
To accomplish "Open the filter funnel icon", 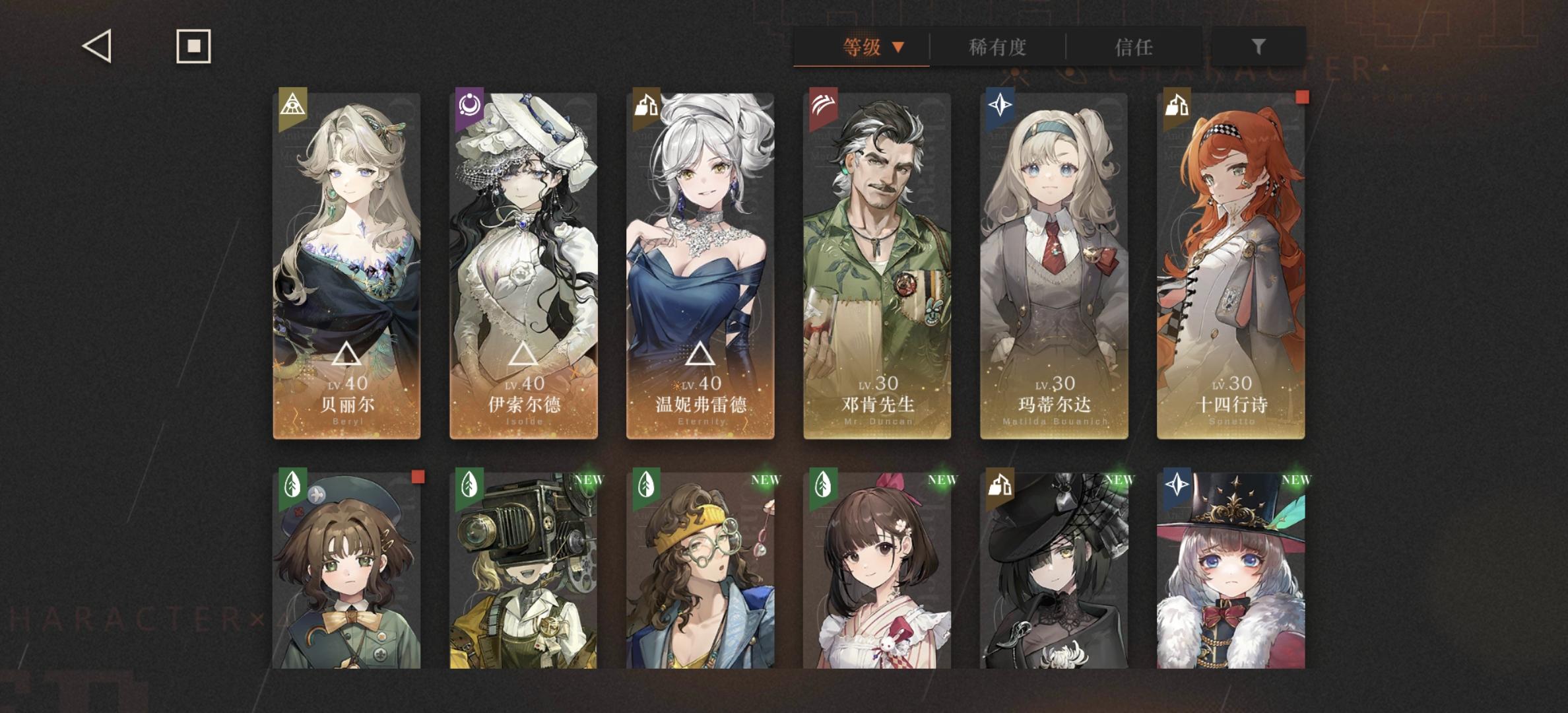I will tap(1258, 48).
